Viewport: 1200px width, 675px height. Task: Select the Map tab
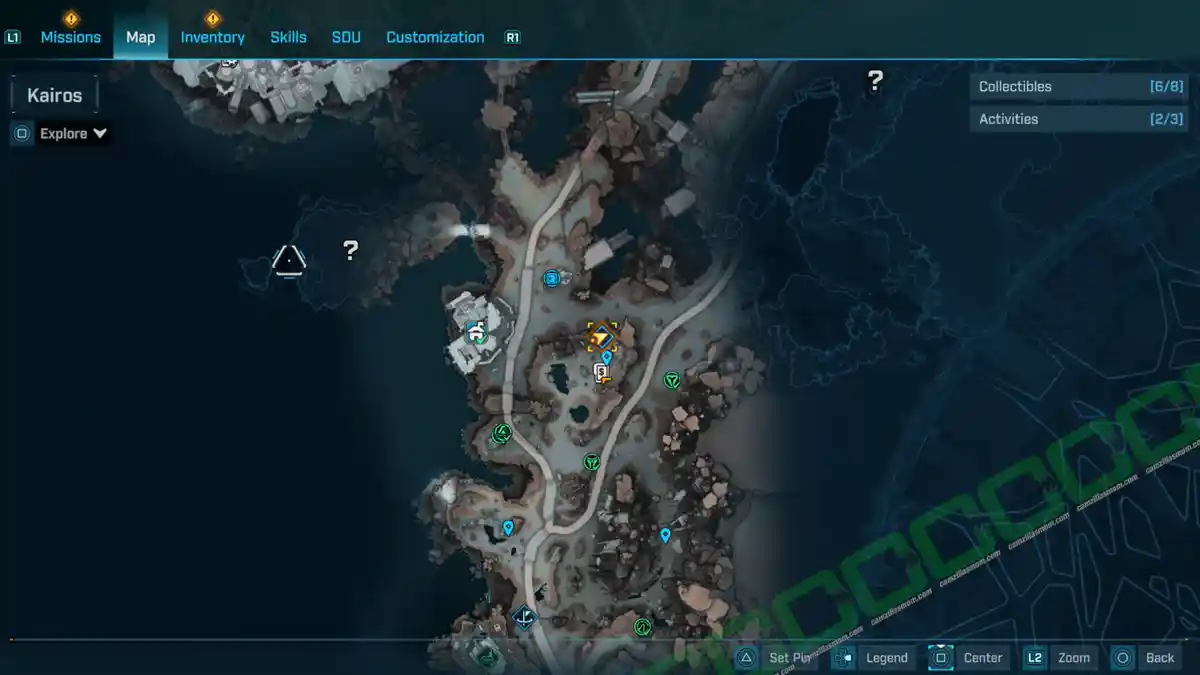(140, 37)
